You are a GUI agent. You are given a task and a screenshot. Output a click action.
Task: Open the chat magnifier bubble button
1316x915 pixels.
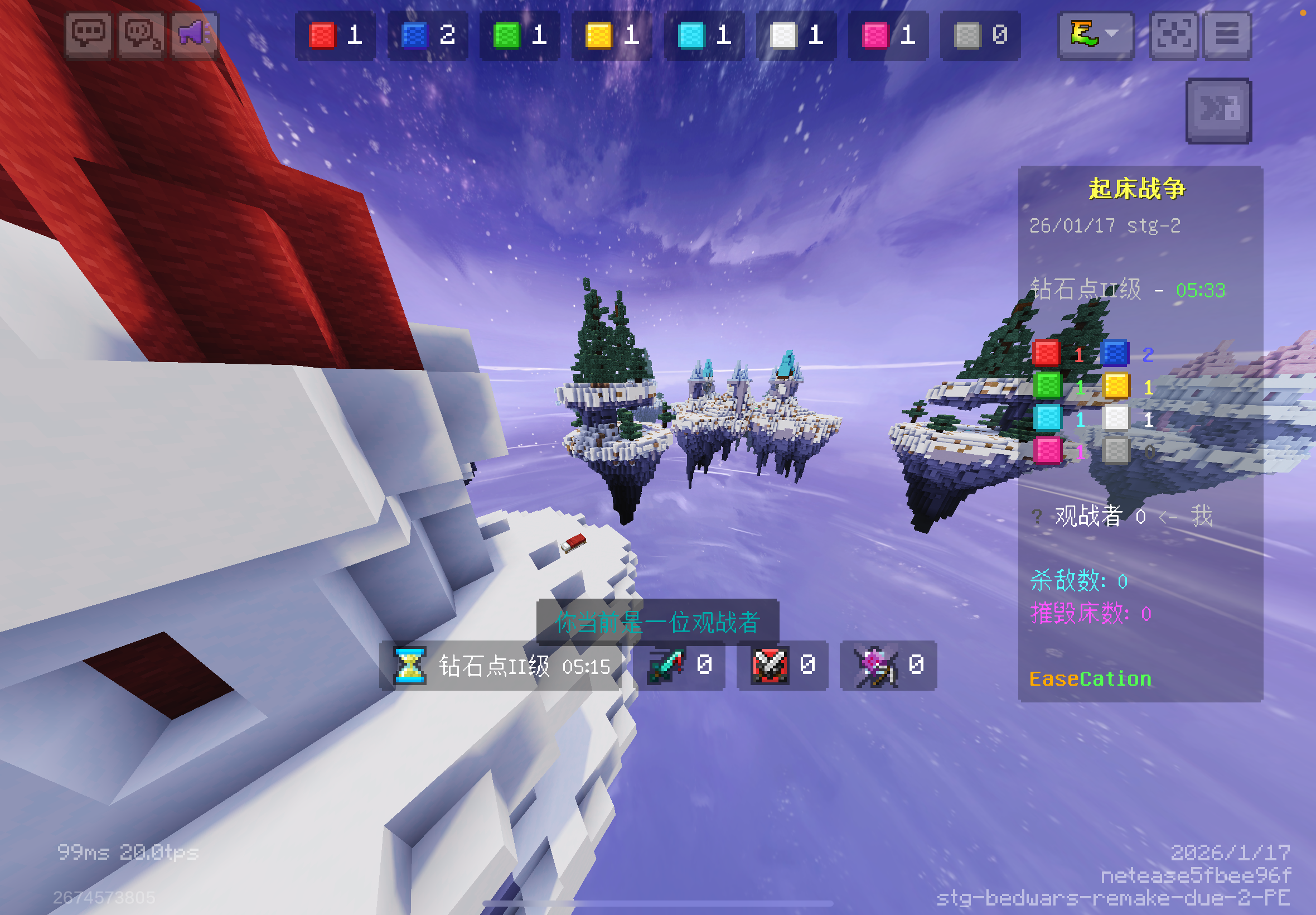[x=141, y=35]
